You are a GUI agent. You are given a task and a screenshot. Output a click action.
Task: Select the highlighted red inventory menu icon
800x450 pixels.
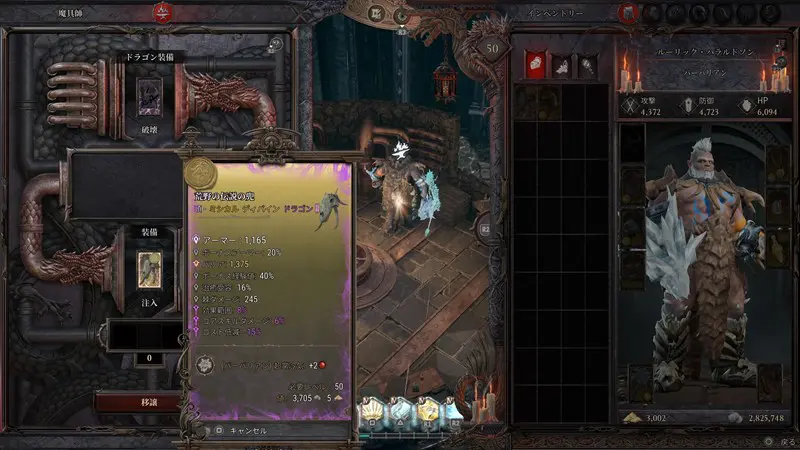(627, 13)
